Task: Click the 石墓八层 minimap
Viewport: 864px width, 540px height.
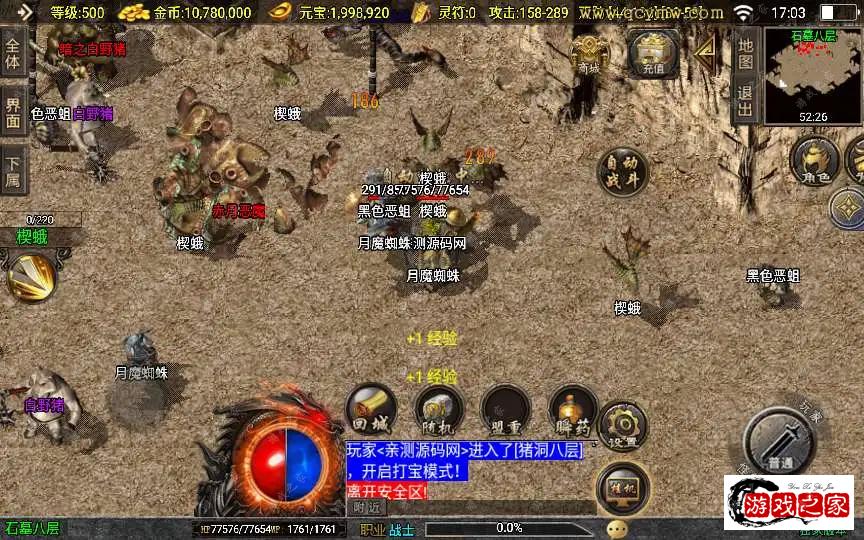Action: 812,75
